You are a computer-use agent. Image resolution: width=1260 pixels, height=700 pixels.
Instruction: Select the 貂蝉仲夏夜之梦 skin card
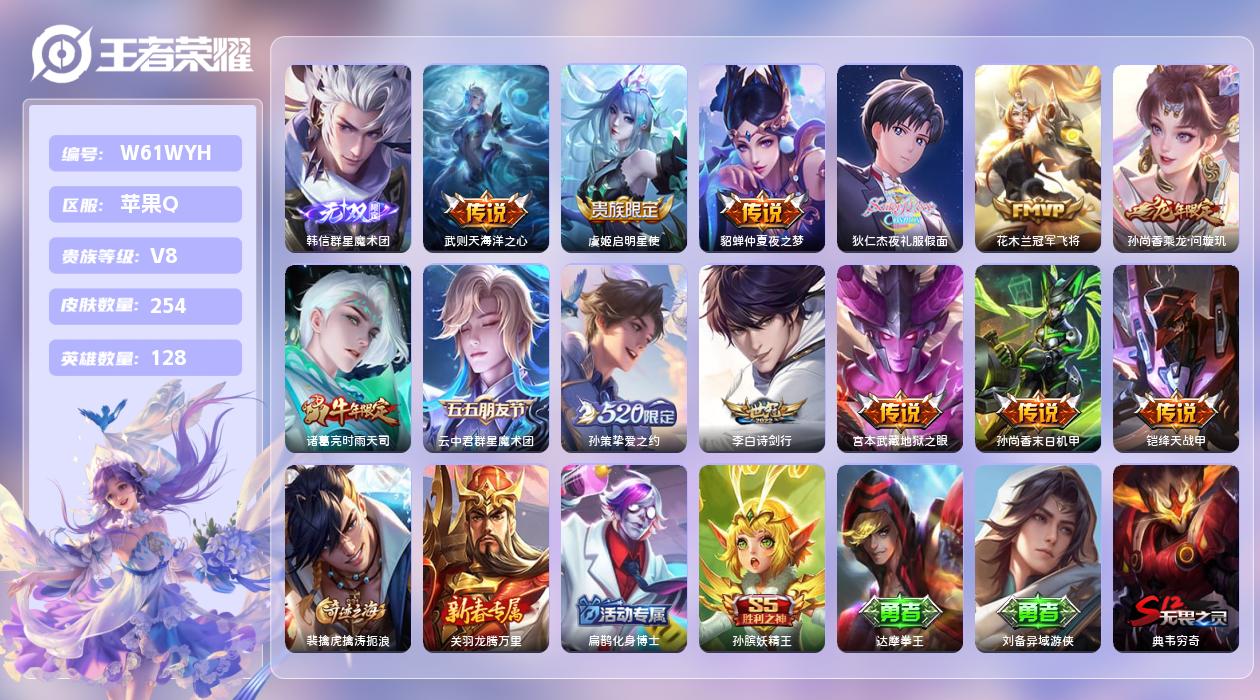click(761, 158)
